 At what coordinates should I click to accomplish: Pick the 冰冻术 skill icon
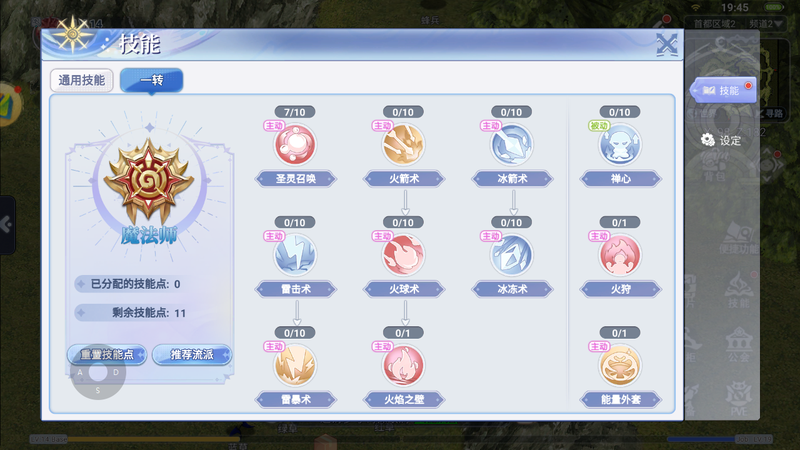(511, 255)
